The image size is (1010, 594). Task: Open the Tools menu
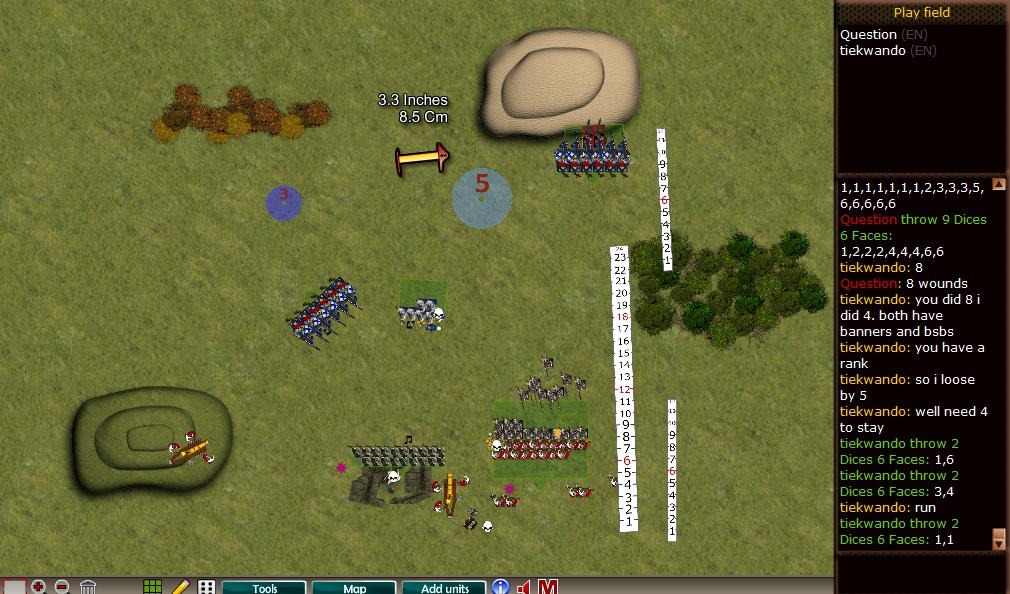click(x=264, y=588)
